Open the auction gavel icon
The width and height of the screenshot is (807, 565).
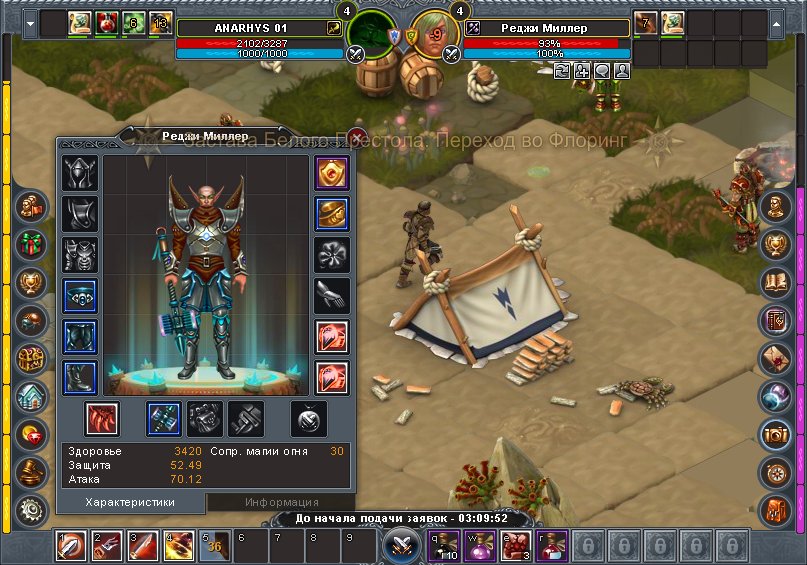(31, 471)
